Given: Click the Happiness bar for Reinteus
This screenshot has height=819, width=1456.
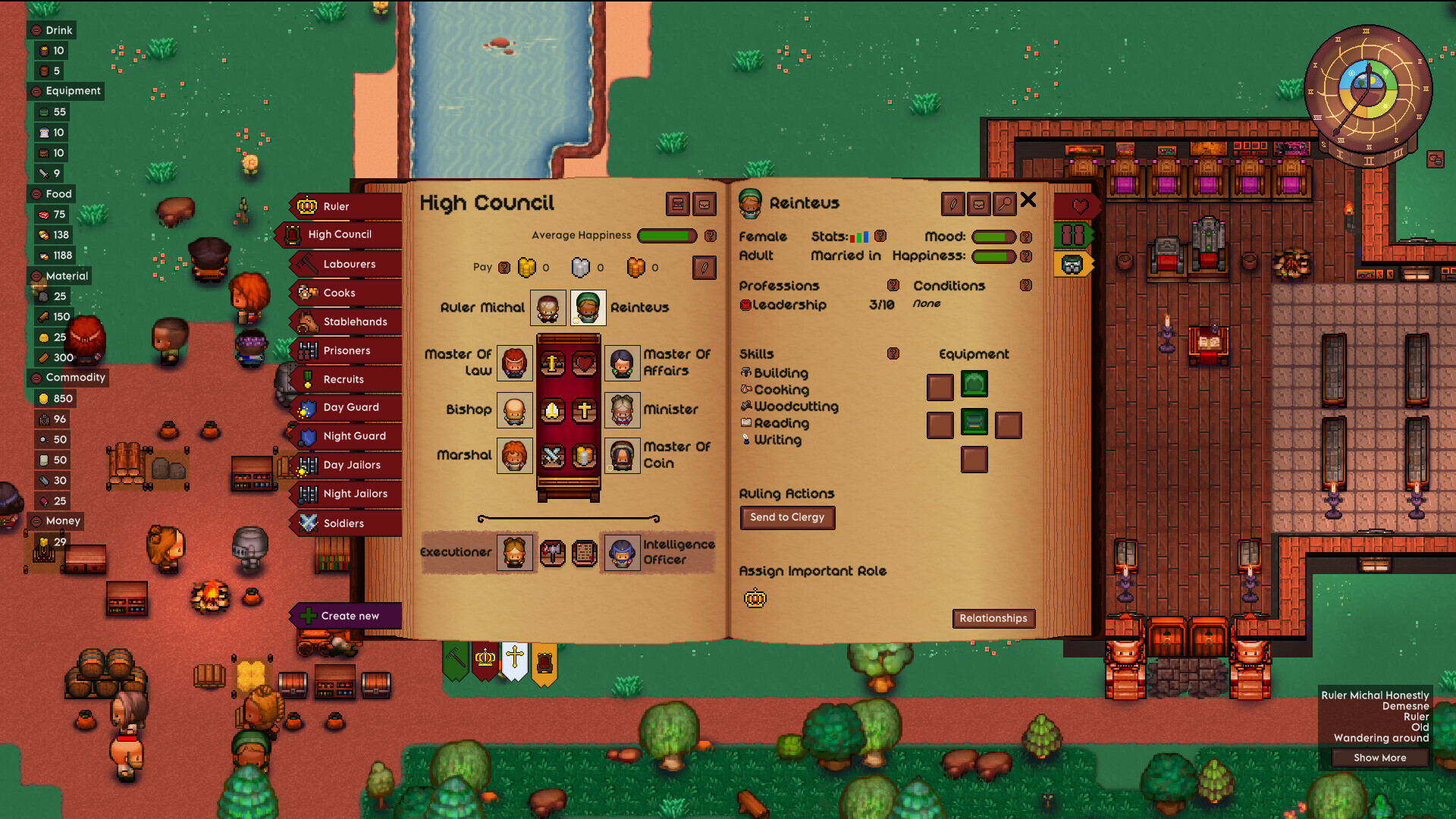Looking at the screenshot, I should point(994,256).
